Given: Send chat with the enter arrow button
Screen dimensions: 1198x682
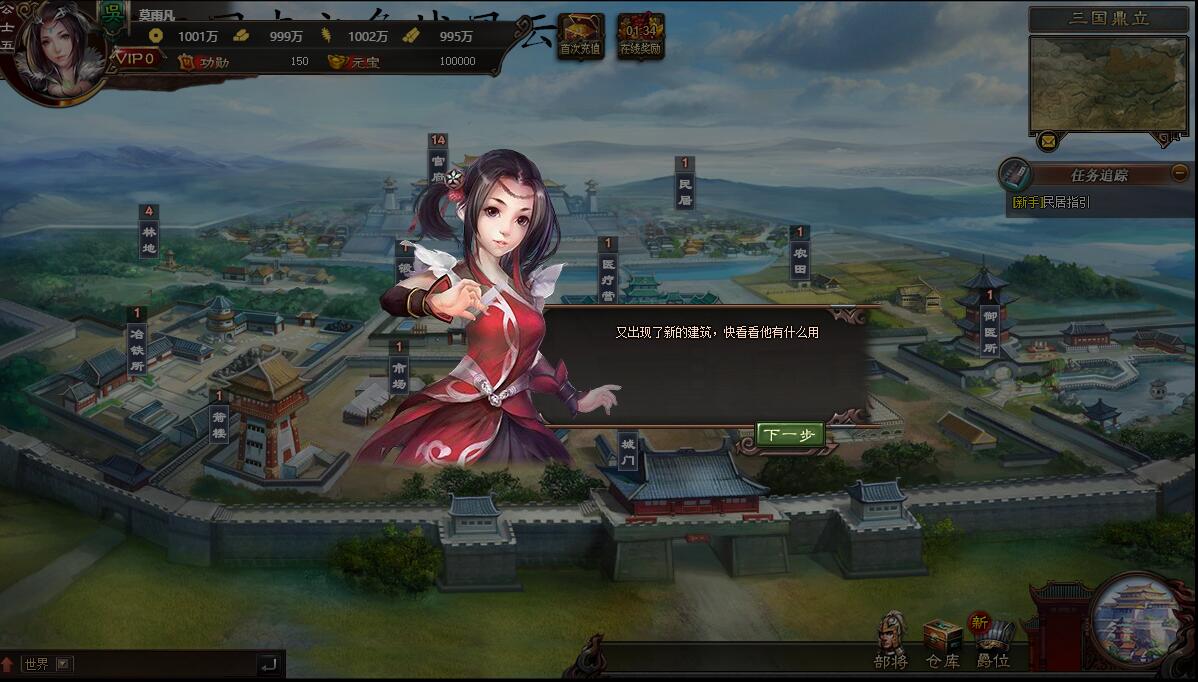Looking at the screenshot, I should (x=268, y=664).
